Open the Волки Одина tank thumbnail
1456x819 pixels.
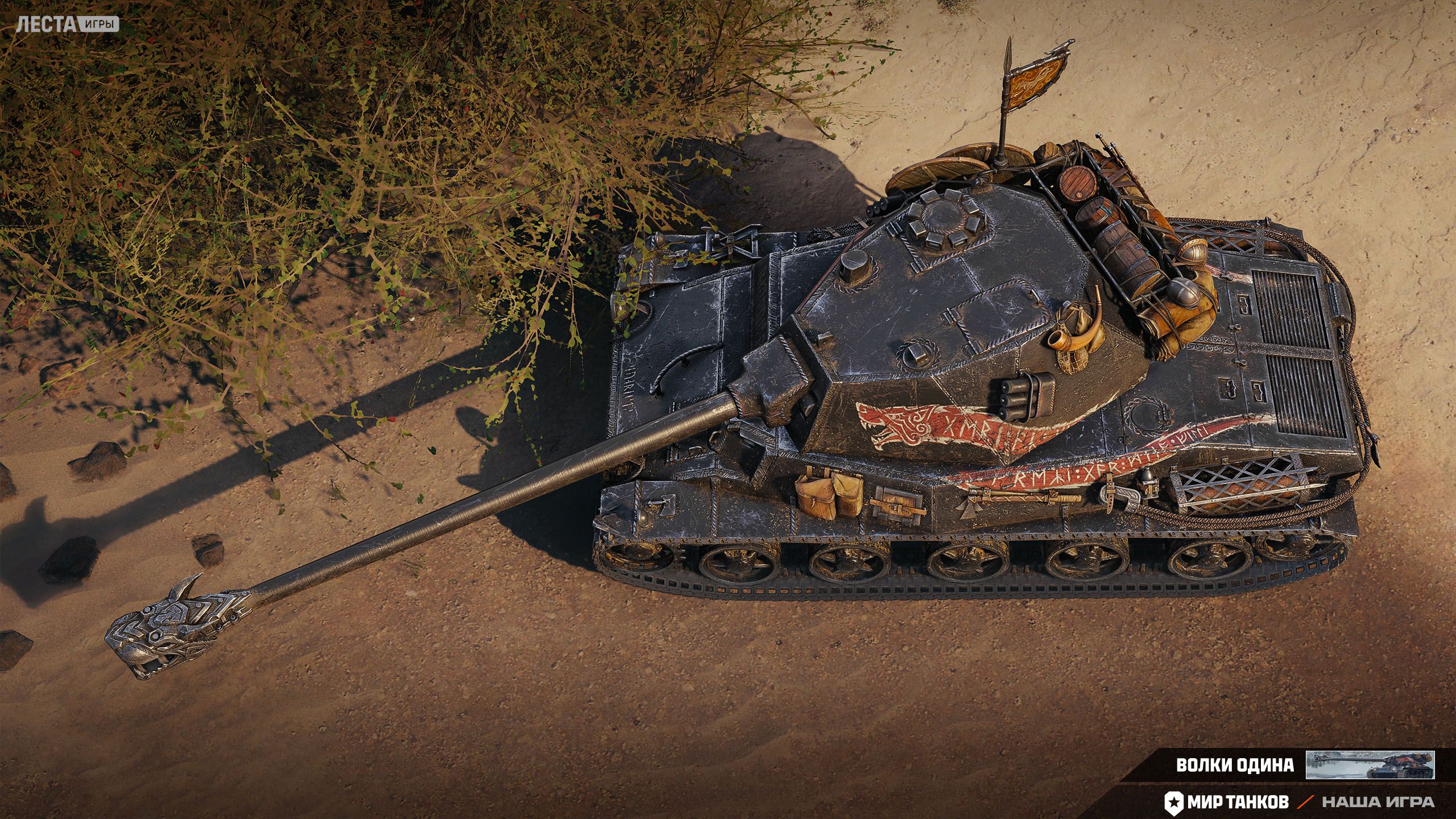pyautogui.click(x=1370, y=764)
